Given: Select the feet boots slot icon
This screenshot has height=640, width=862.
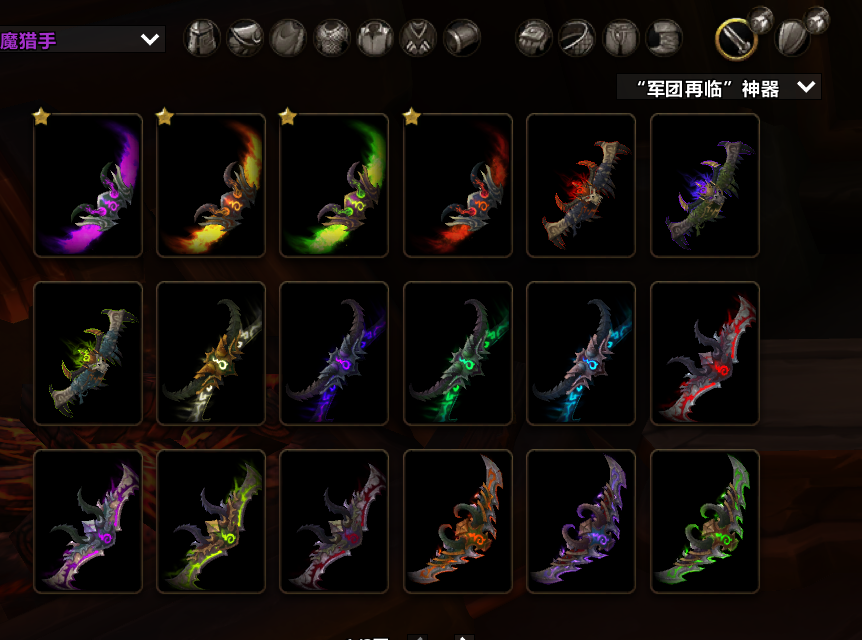Looking at the screenshot, I should pyautogui.click(x=664, y=38).
